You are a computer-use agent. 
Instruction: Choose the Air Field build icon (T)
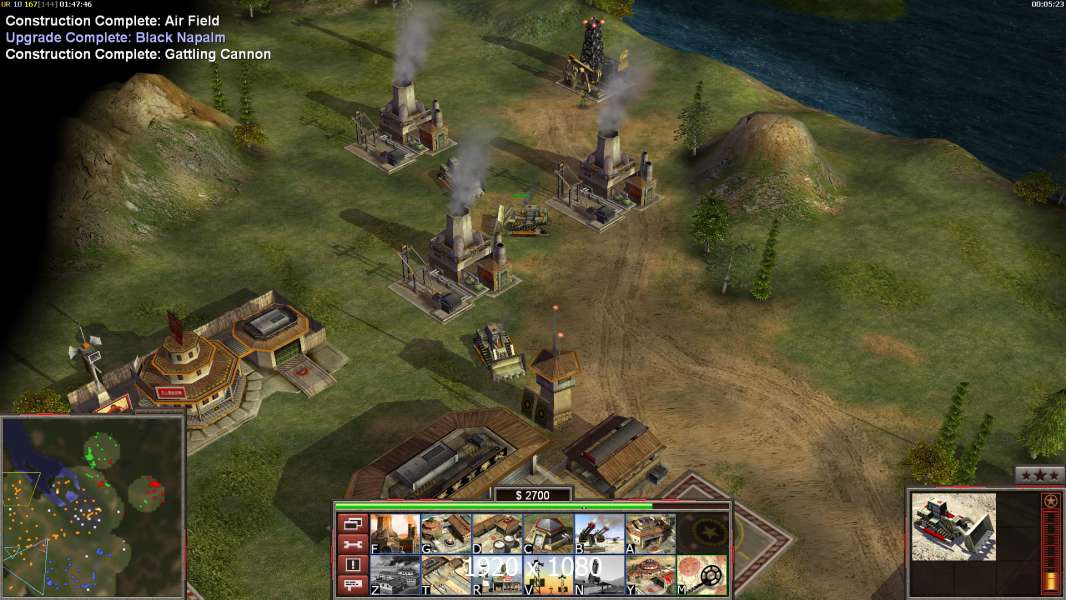click(x=445, y=575)
